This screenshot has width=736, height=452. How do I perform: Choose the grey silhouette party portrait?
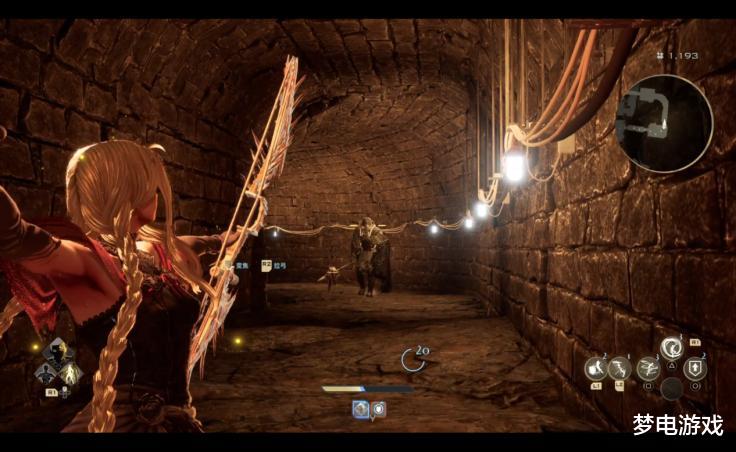tap(45, 374)
